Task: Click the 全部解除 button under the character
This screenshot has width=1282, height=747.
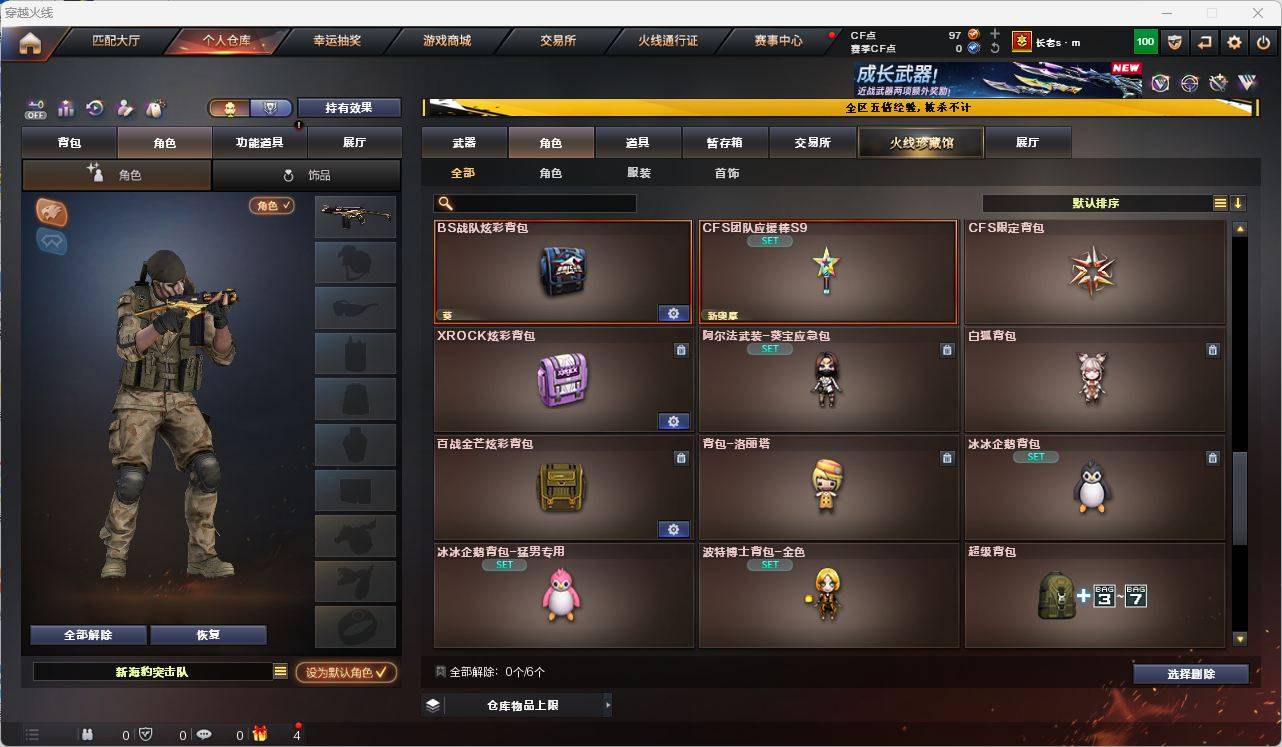Action: click(87, 635)
